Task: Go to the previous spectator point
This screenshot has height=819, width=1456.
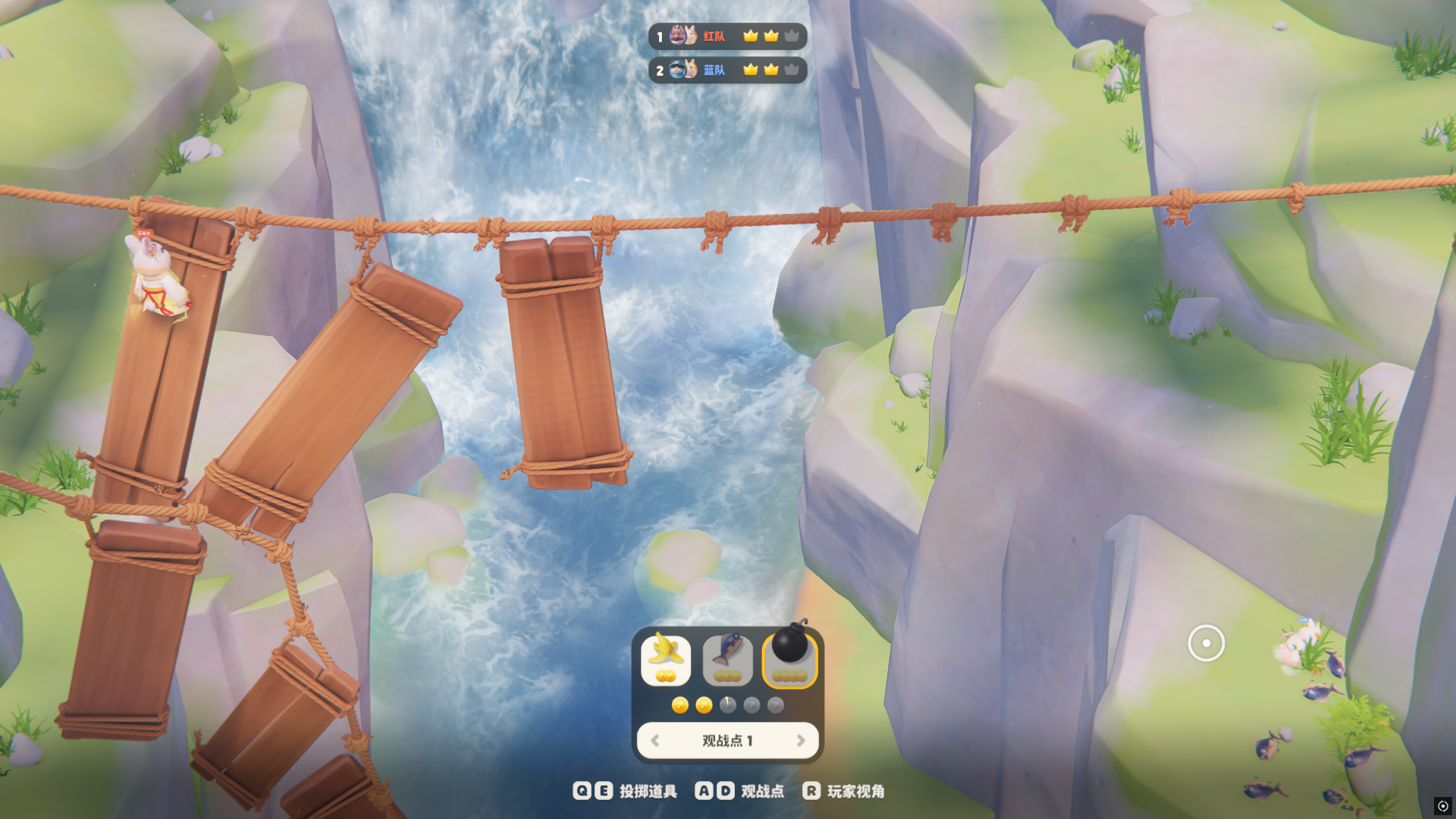Action: coord(655,741)
